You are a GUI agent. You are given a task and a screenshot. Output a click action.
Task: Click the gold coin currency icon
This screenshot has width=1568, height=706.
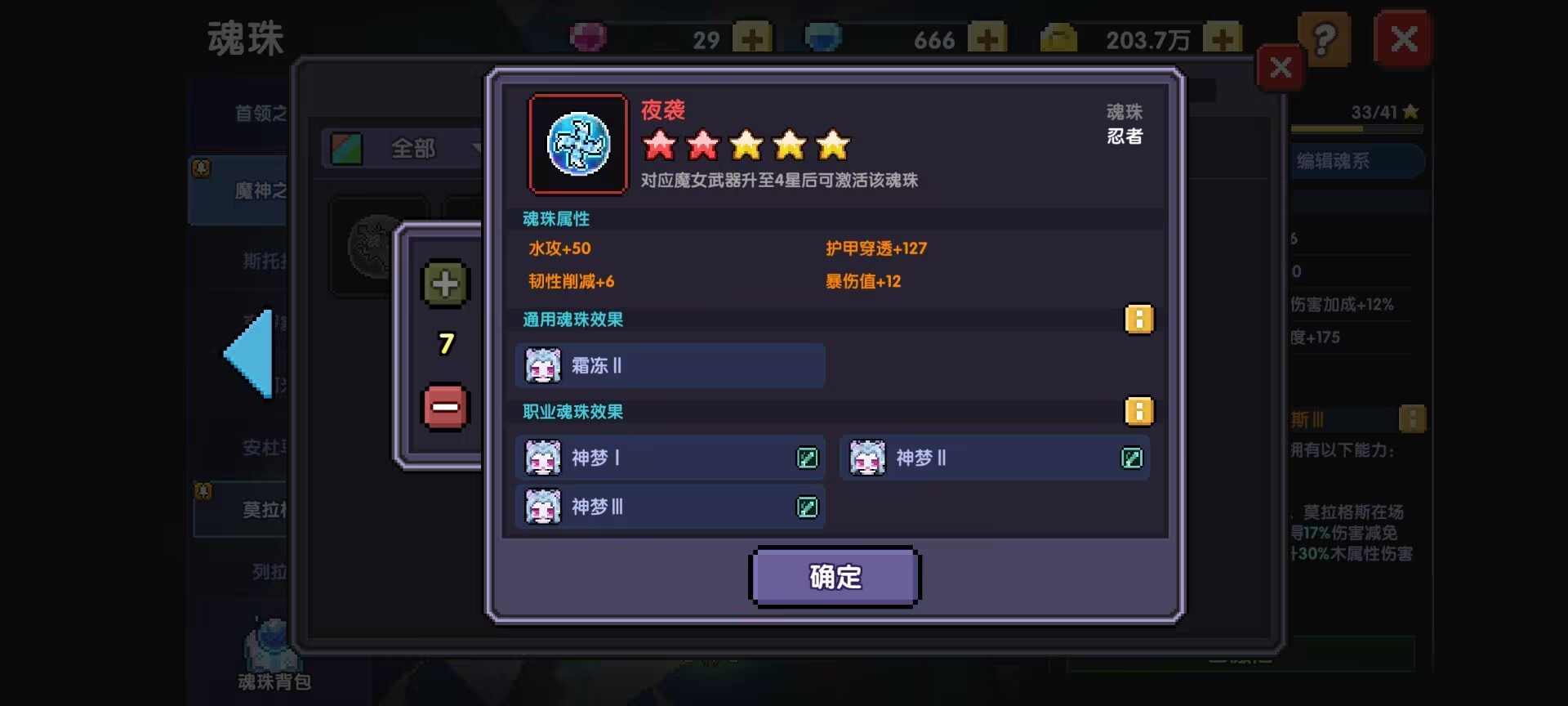point(1059,37)
